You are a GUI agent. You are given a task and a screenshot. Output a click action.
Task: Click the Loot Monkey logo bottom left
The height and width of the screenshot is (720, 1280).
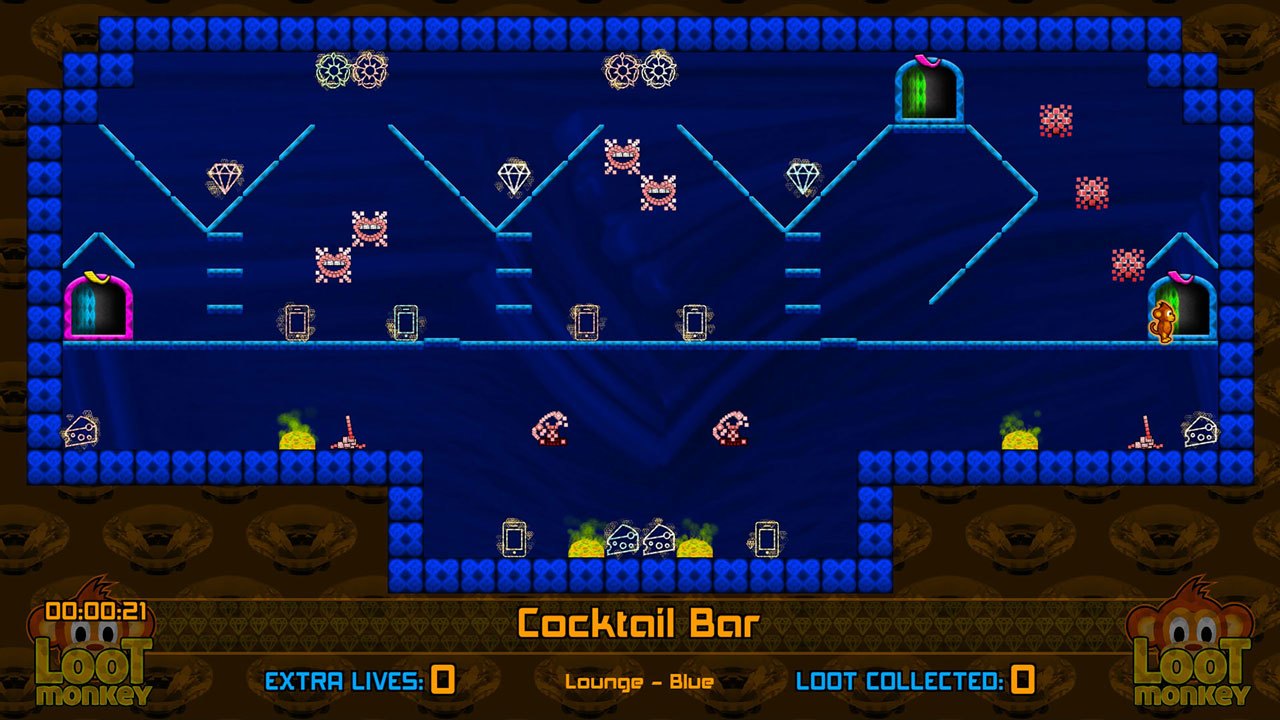tap(95, 664)
